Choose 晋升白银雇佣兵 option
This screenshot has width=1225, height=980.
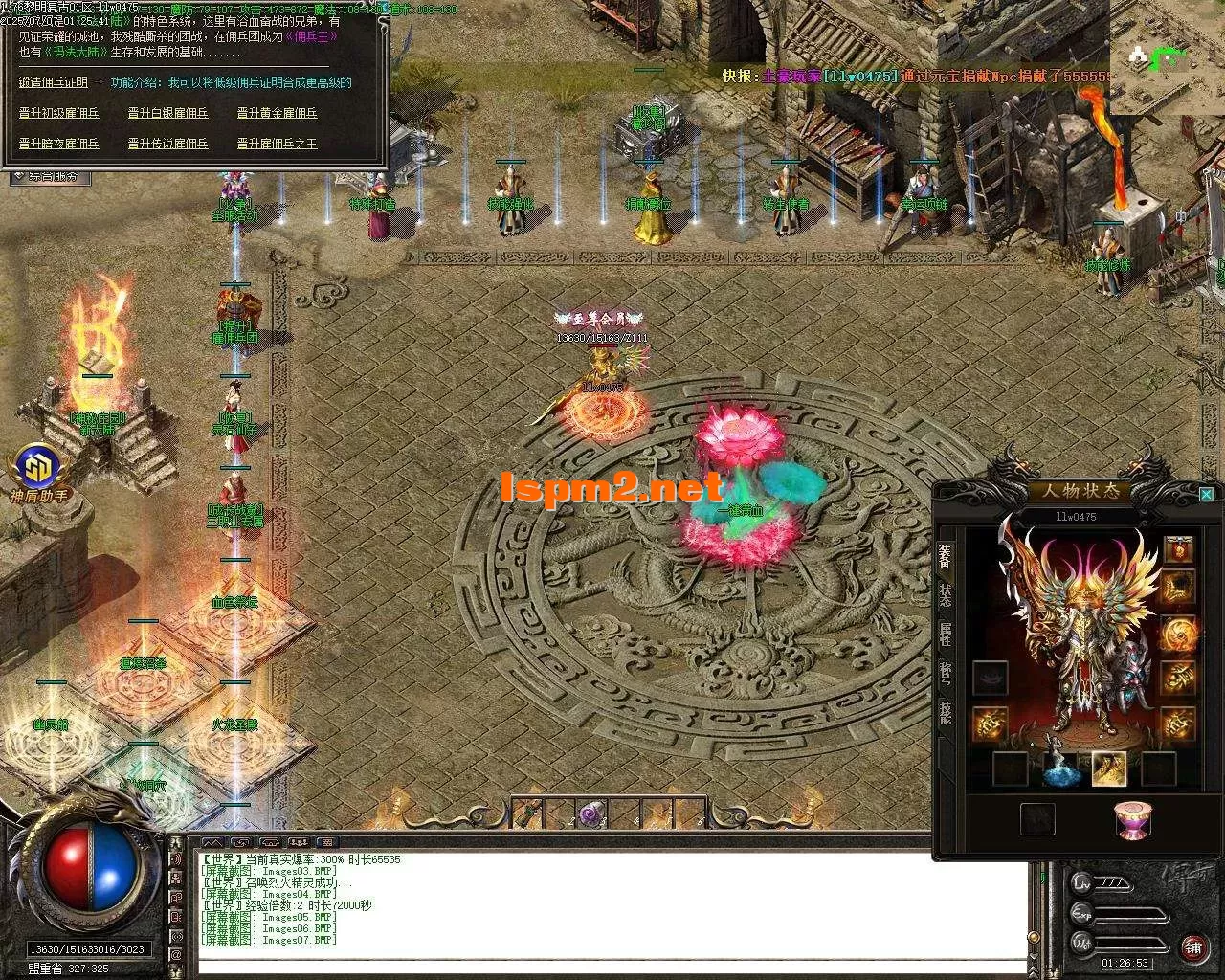point(168,113)
